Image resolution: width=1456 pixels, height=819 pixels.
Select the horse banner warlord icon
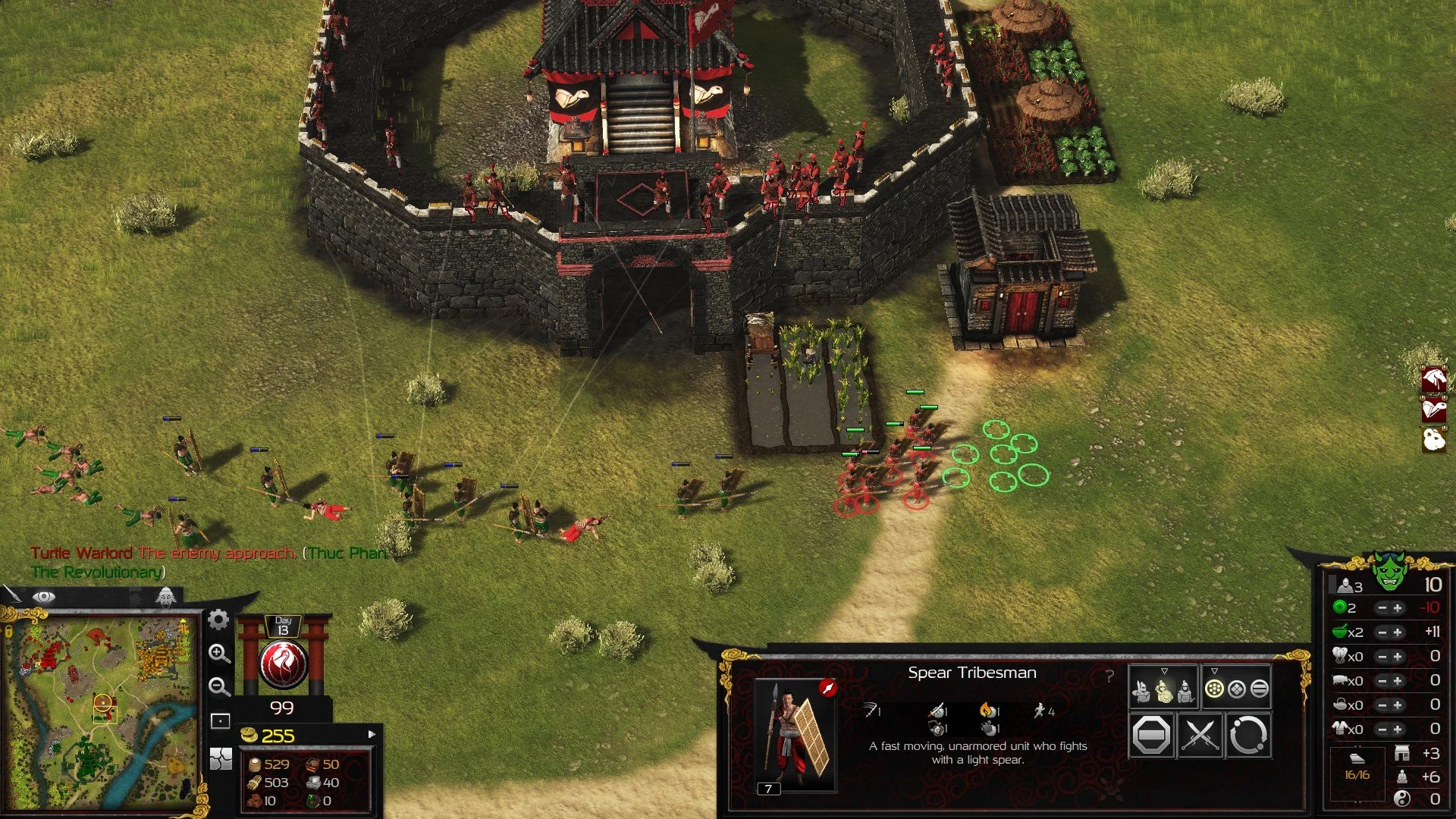(1433, 378)
